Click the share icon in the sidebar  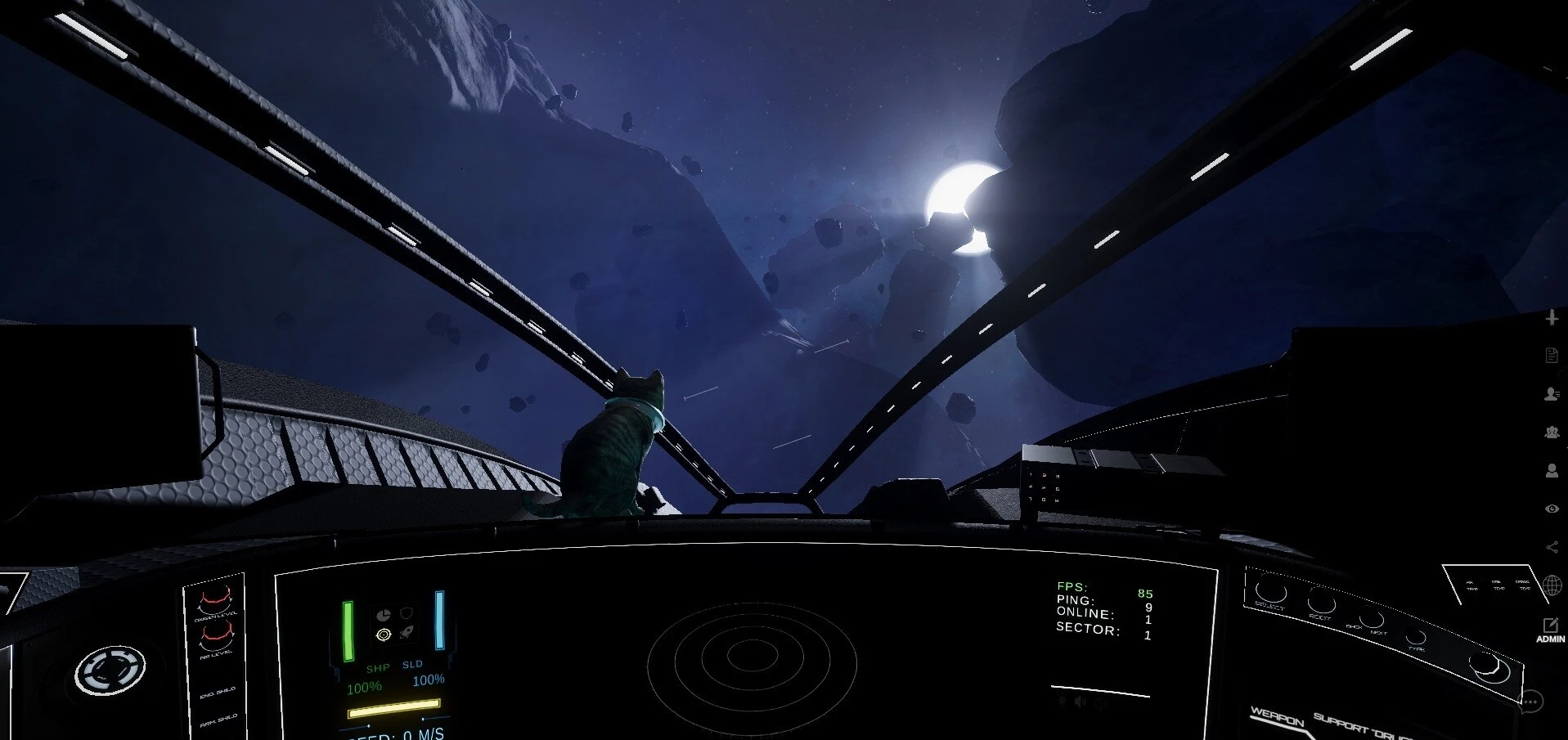[x=1552, y=547]
